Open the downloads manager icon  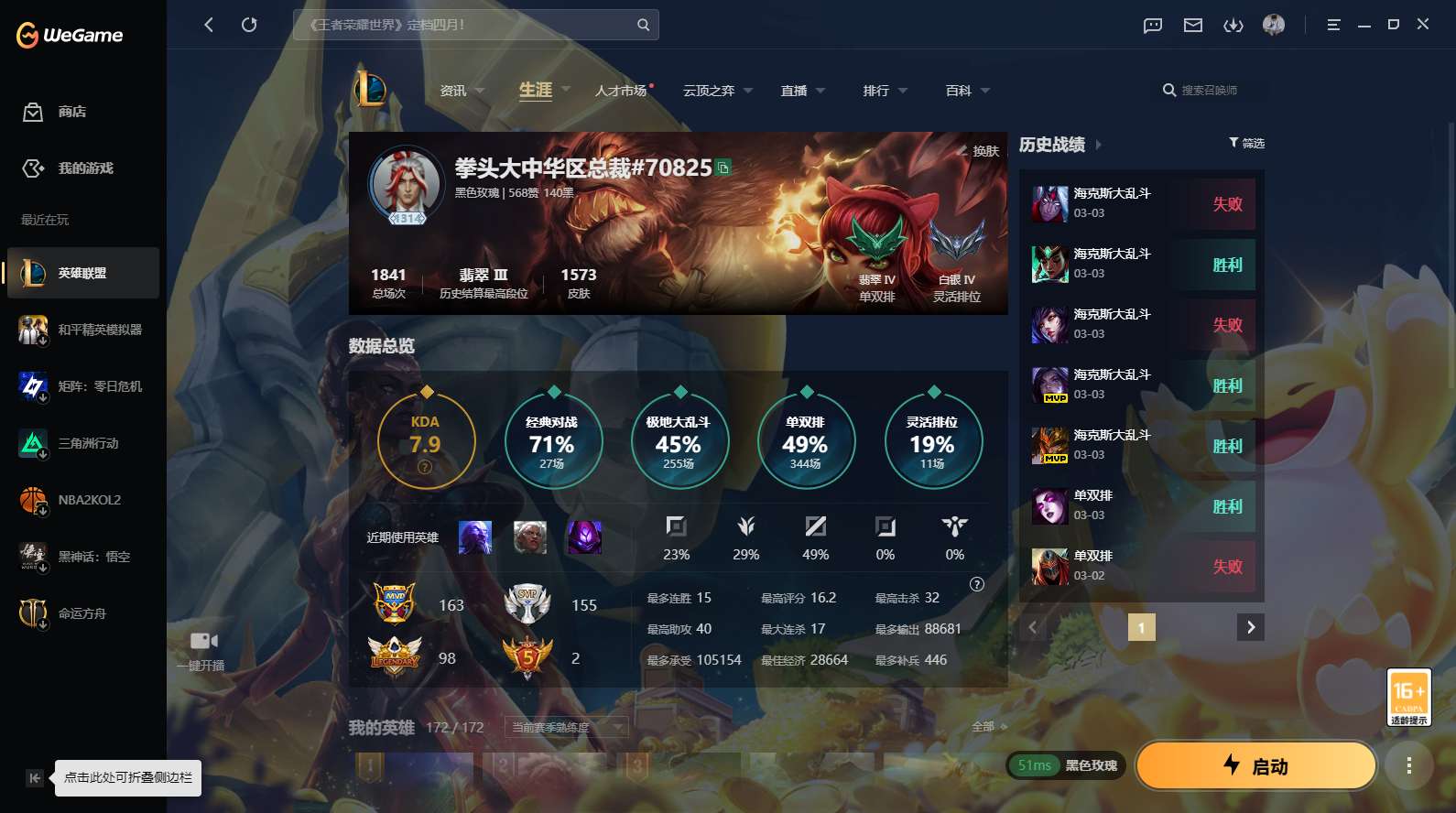1233,25
